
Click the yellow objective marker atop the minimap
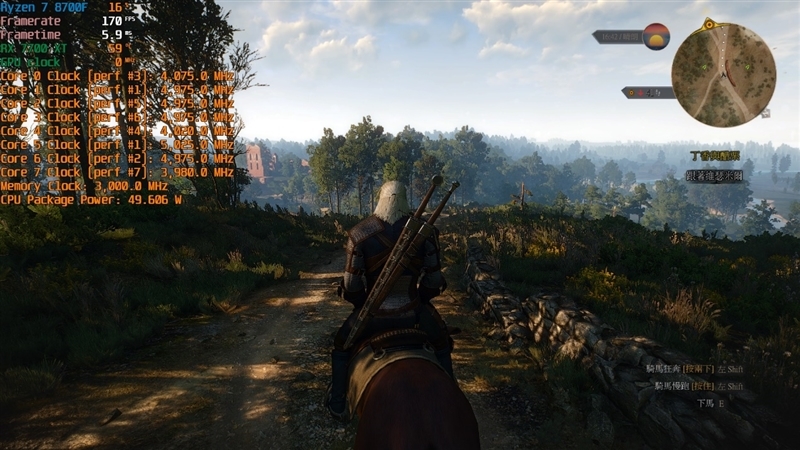tap(709, 22)
